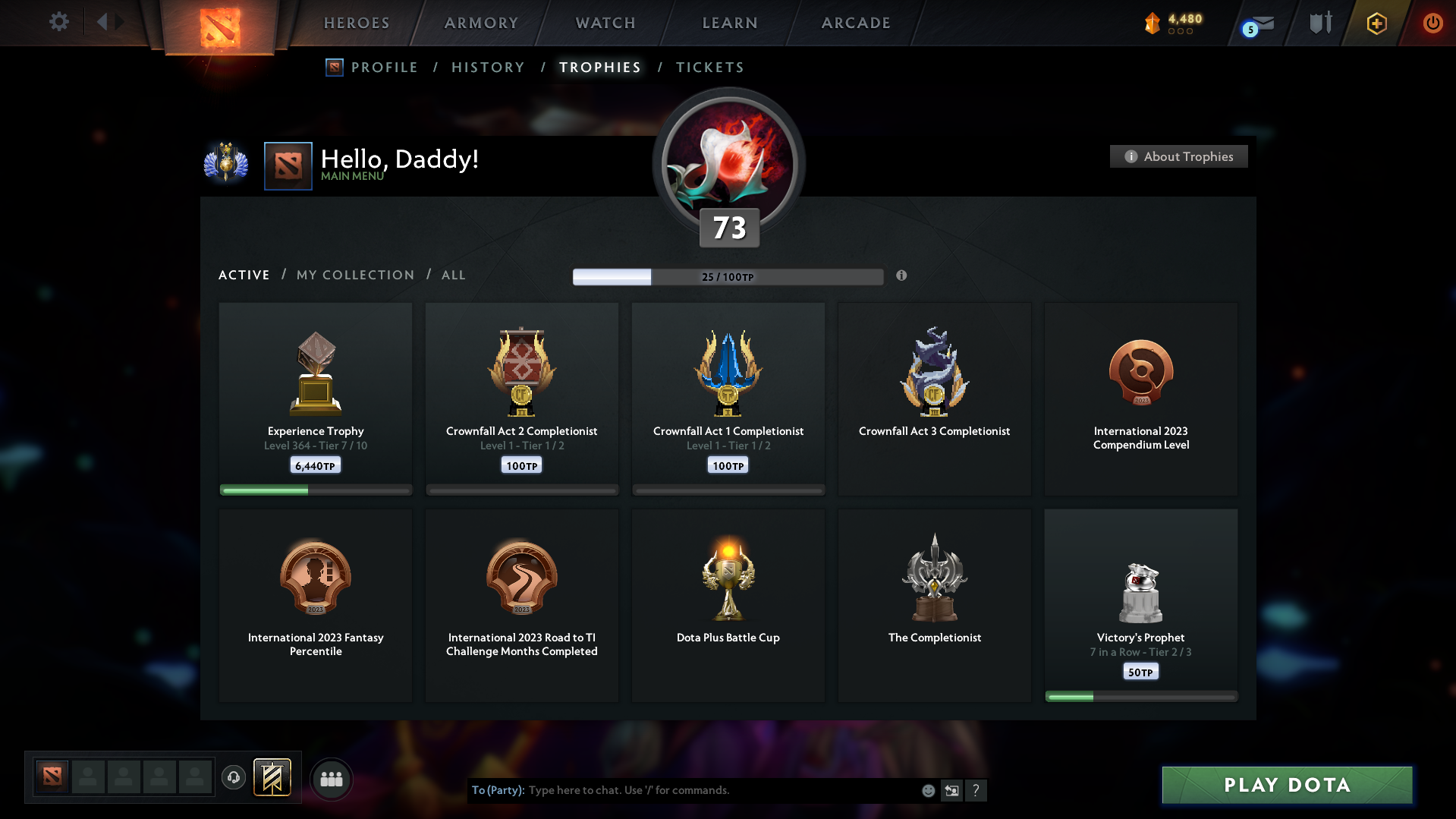The image size is (1456, 819).
Task: Open the TICKETS tab
Action: pos(709,67)
